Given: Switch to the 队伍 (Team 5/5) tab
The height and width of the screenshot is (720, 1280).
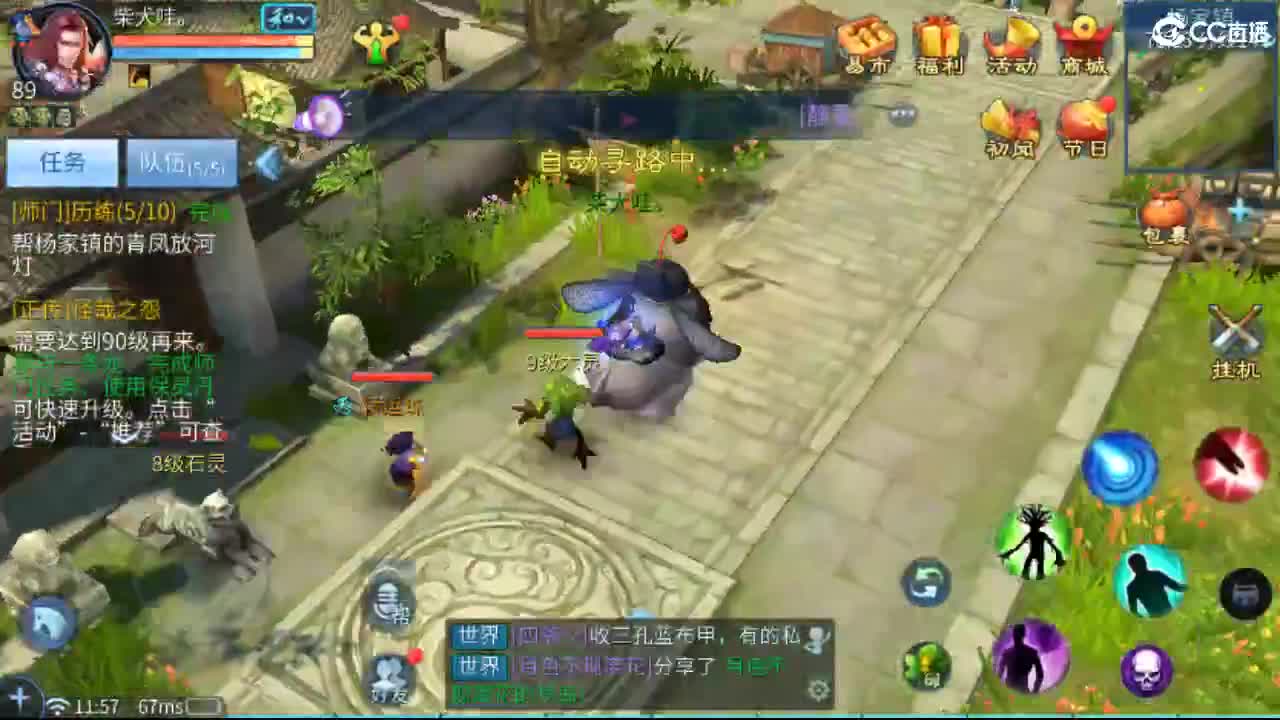Looking at the screenshot, I should coord(180,163).
